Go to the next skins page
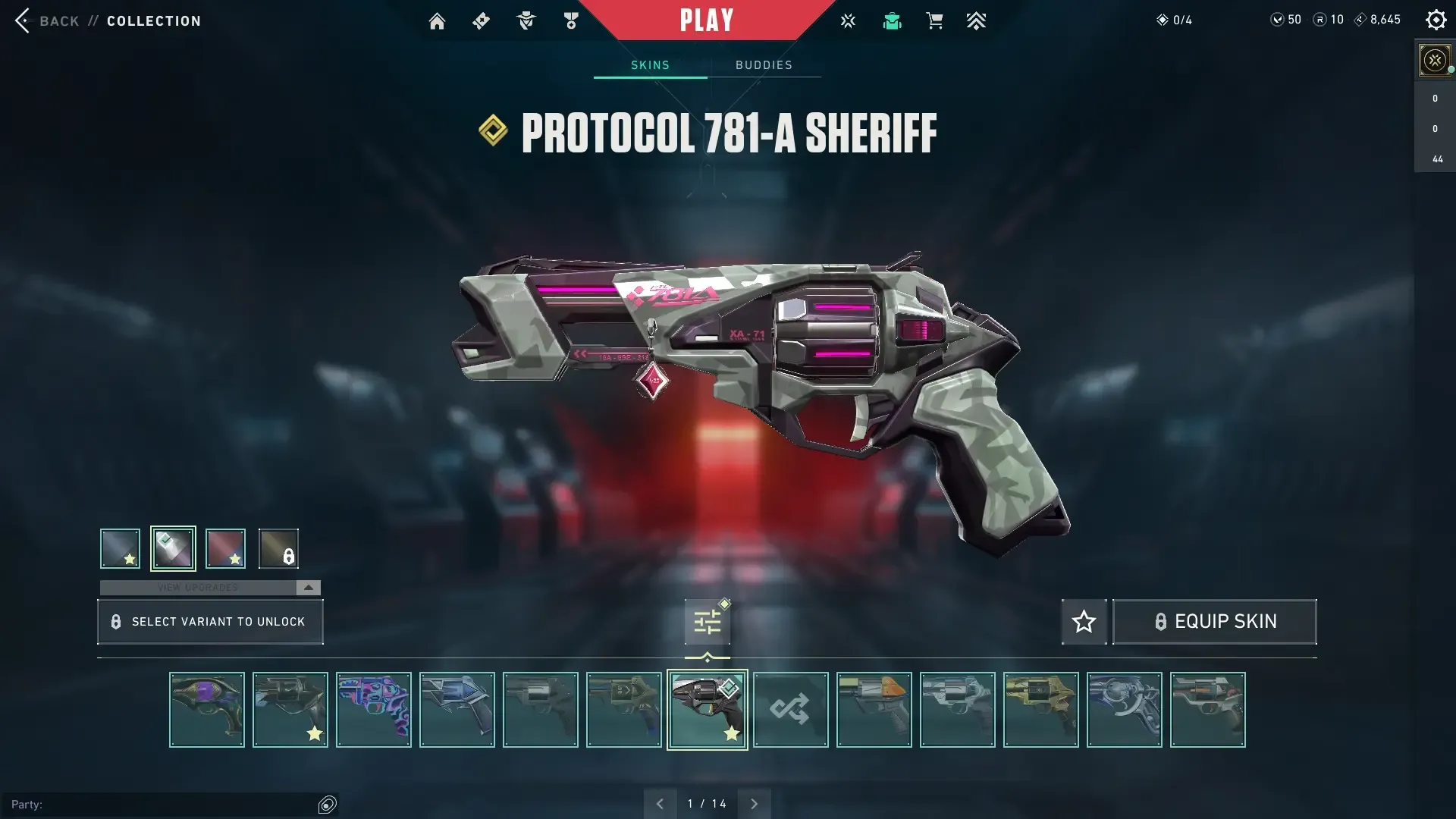The height and width of the screenshot is (819, 1456). [754, 804]
